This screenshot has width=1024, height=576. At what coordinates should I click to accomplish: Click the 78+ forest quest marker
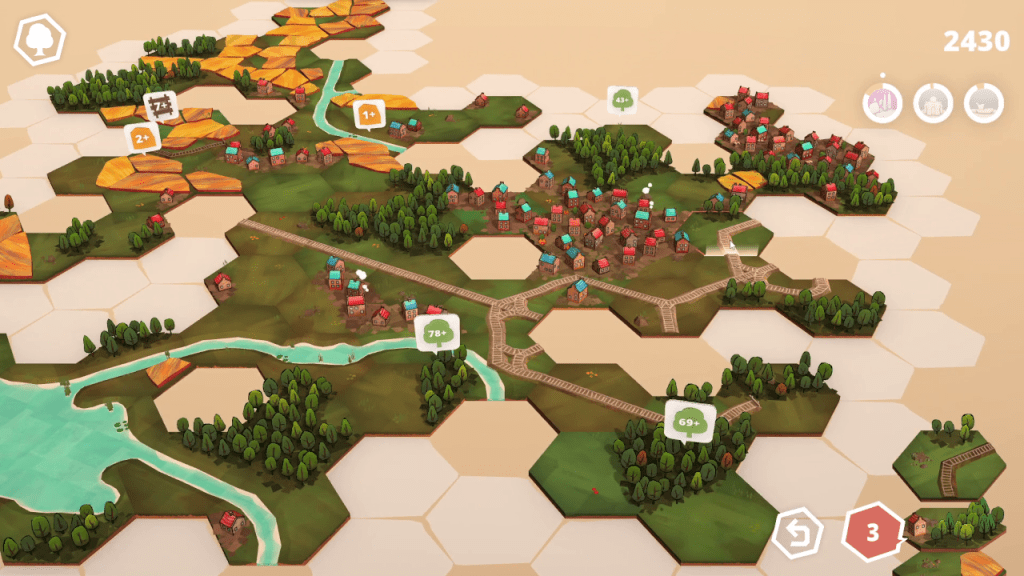438,334
